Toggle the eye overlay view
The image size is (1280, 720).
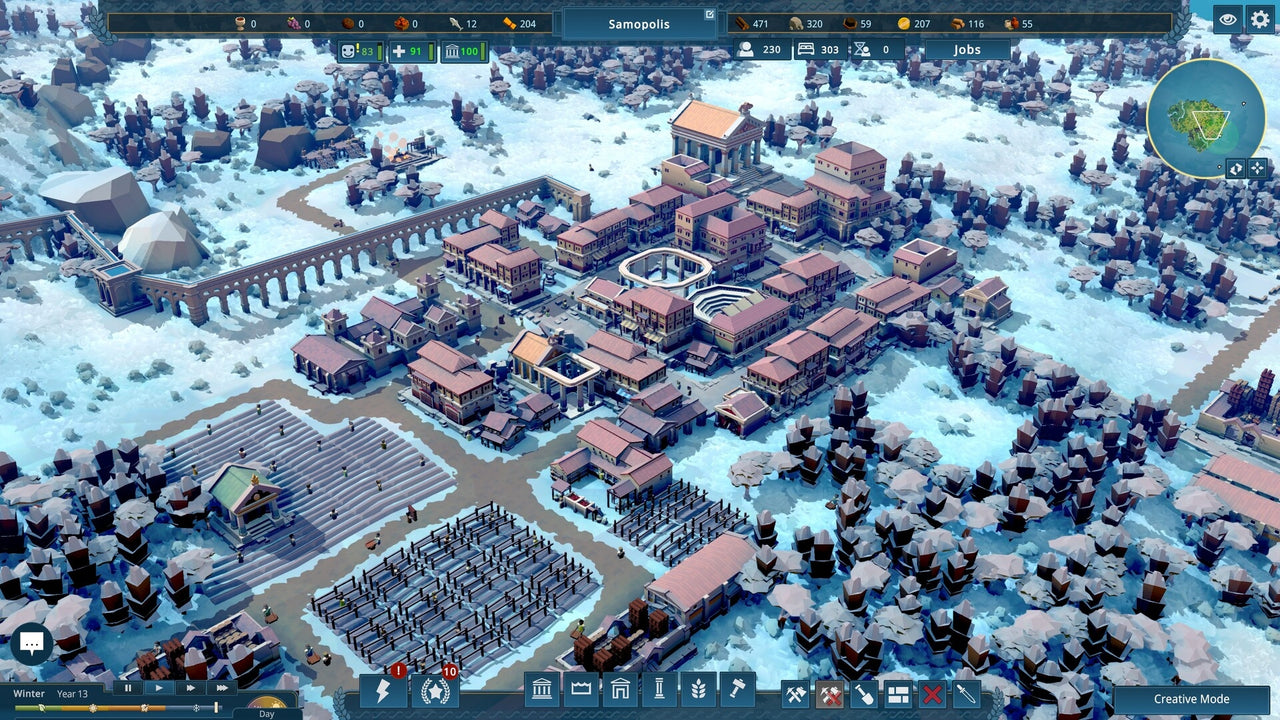pyautogui.click(x=1227, y=18)
